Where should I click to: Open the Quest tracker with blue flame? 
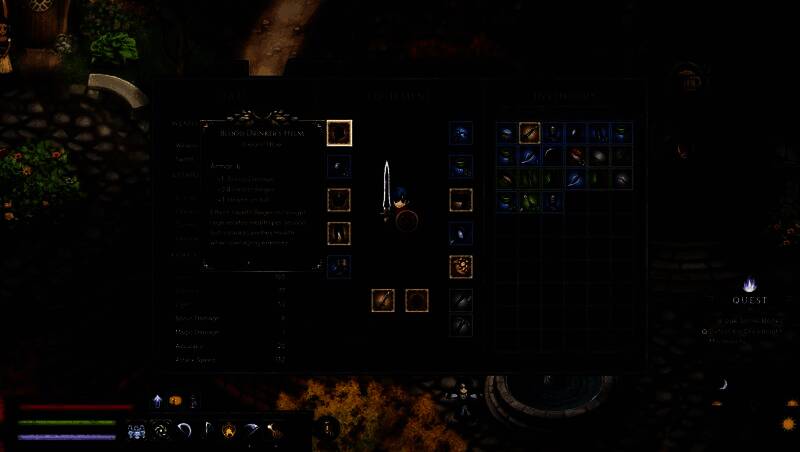[749, 287]
